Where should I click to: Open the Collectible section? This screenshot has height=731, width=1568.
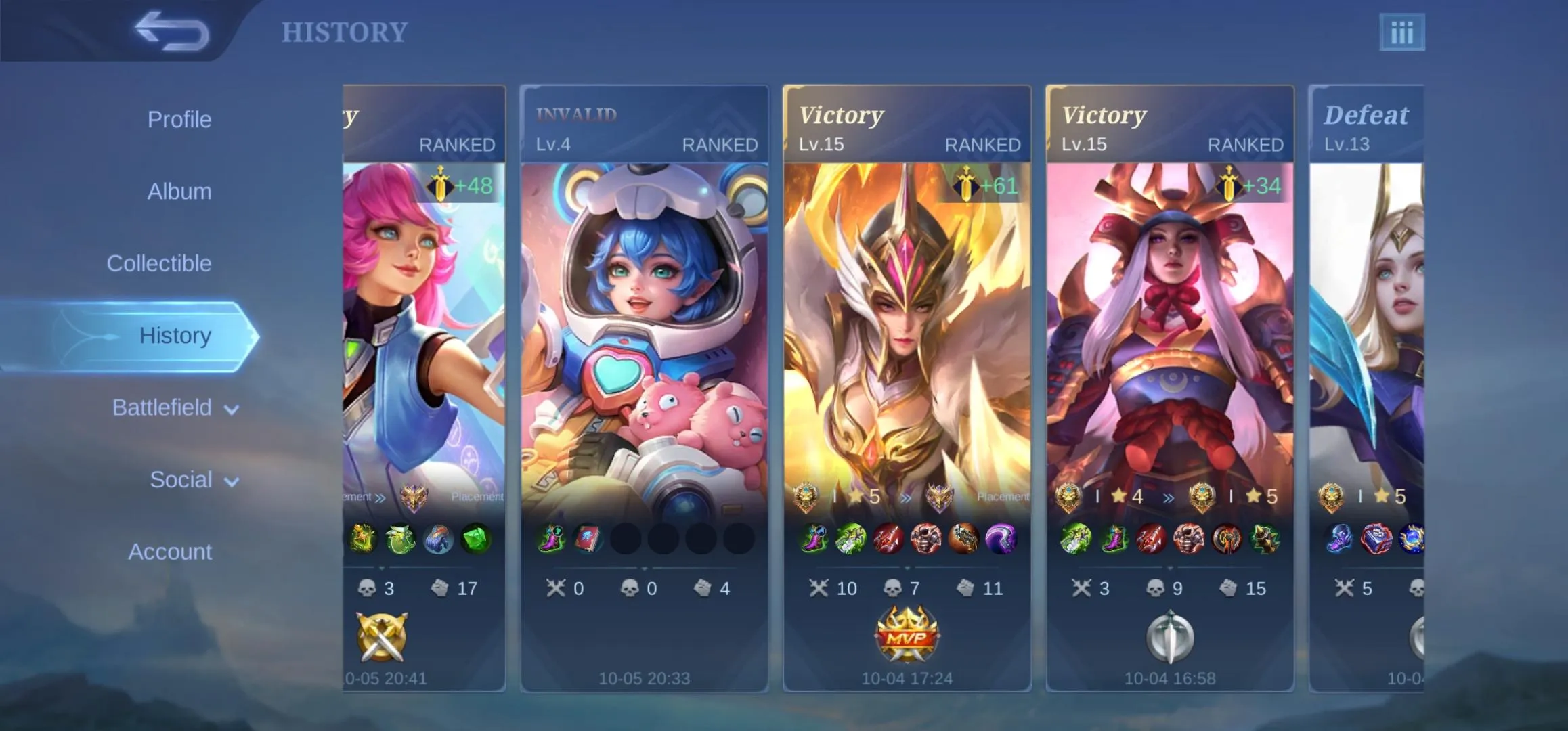[x=160, y=263]
